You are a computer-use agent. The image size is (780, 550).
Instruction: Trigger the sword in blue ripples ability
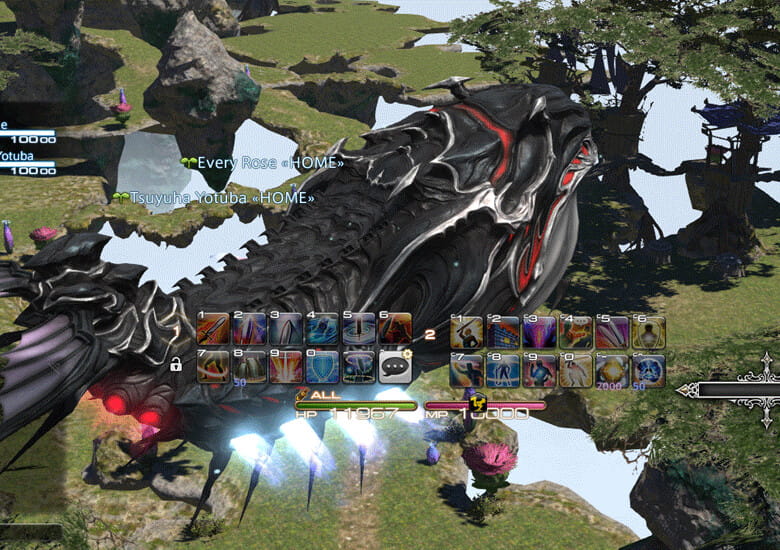coord(358,330)
